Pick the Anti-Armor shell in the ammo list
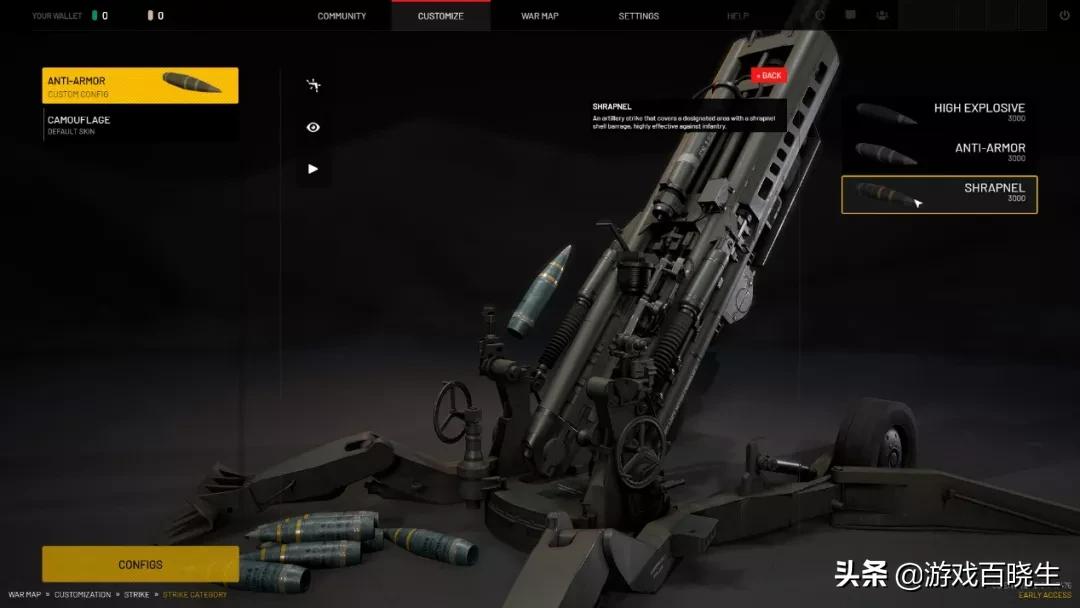 coord(939,152)
